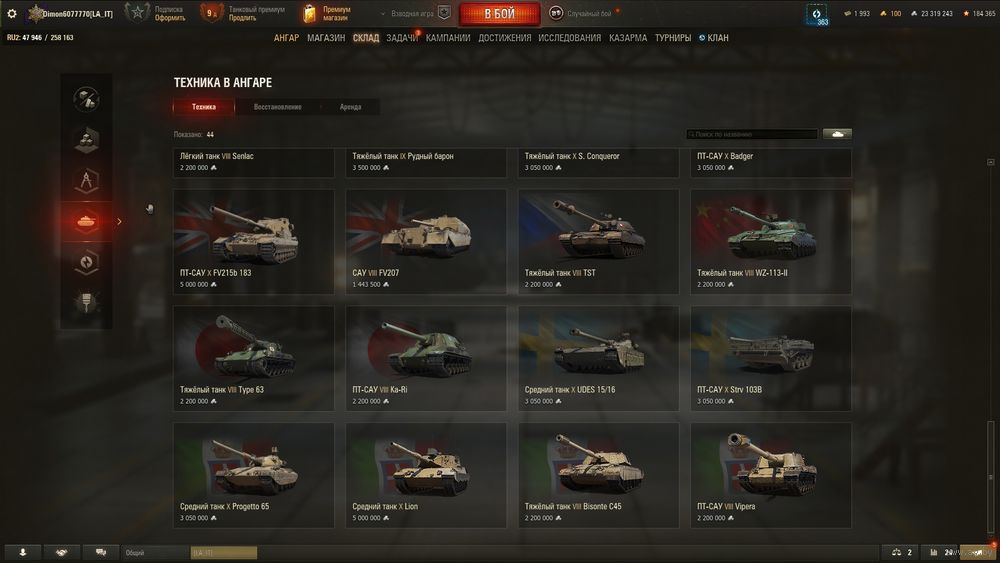Open the settings gear icon
Image resolution: width=1000 pixels, height=563 pixels.
pos(12,14)
